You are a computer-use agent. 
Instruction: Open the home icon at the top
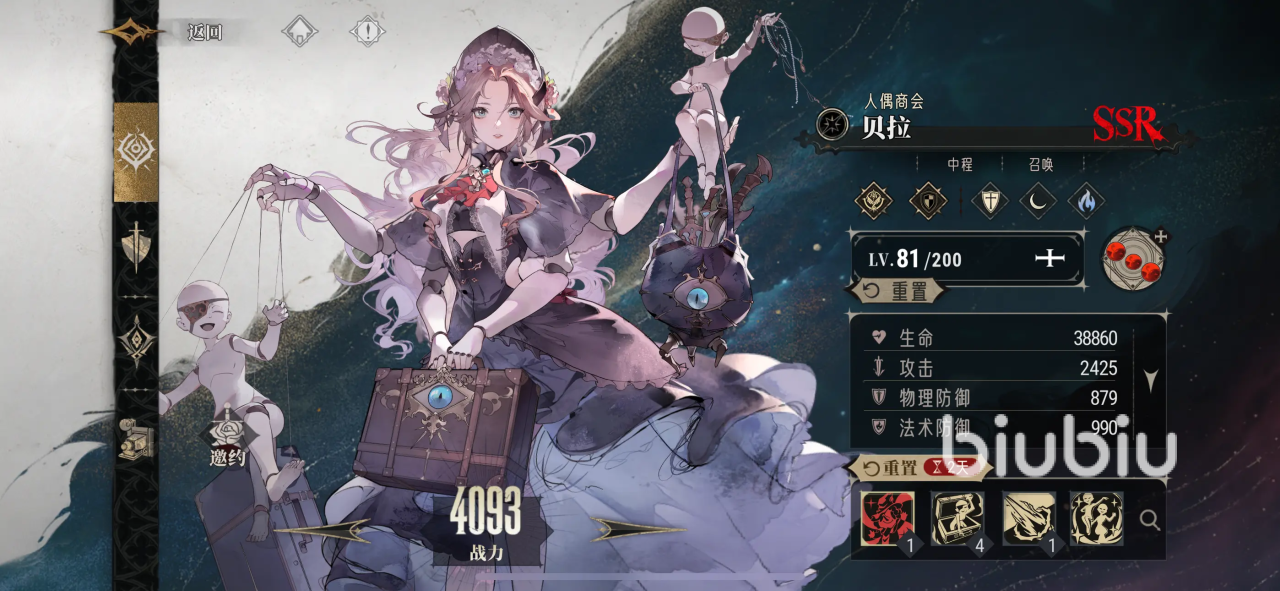[299, 31]
